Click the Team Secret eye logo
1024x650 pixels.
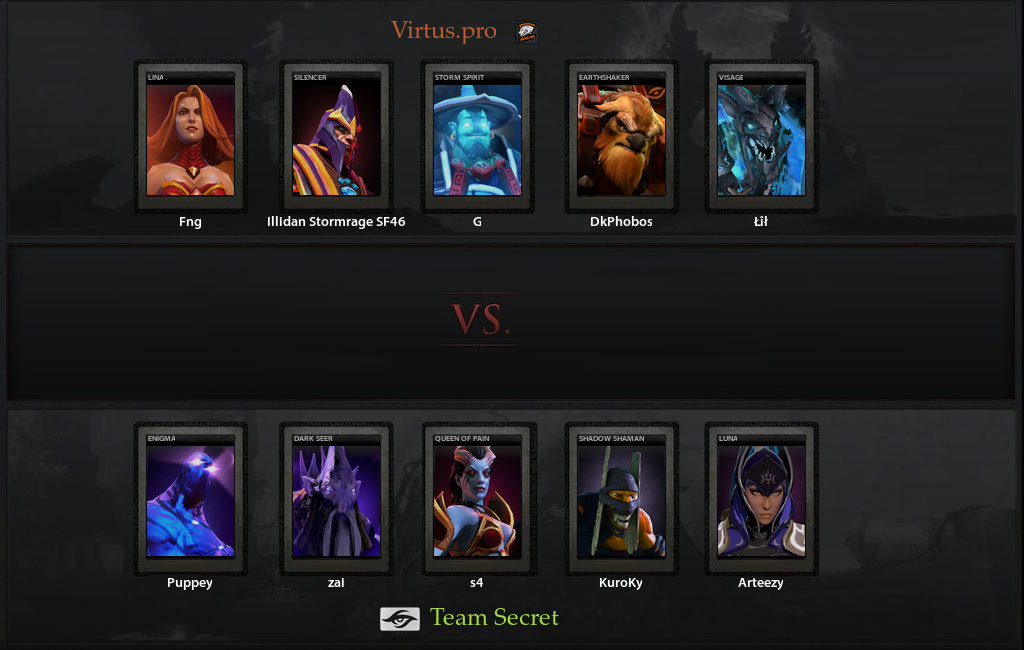coord(399,619)
